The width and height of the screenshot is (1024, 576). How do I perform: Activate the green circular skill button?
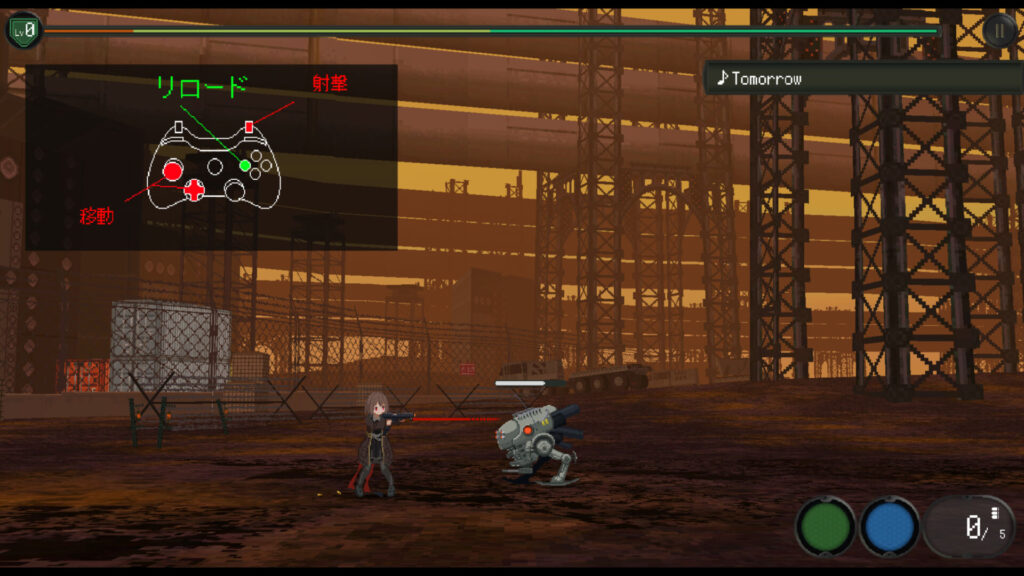click(x=825, y=526)
